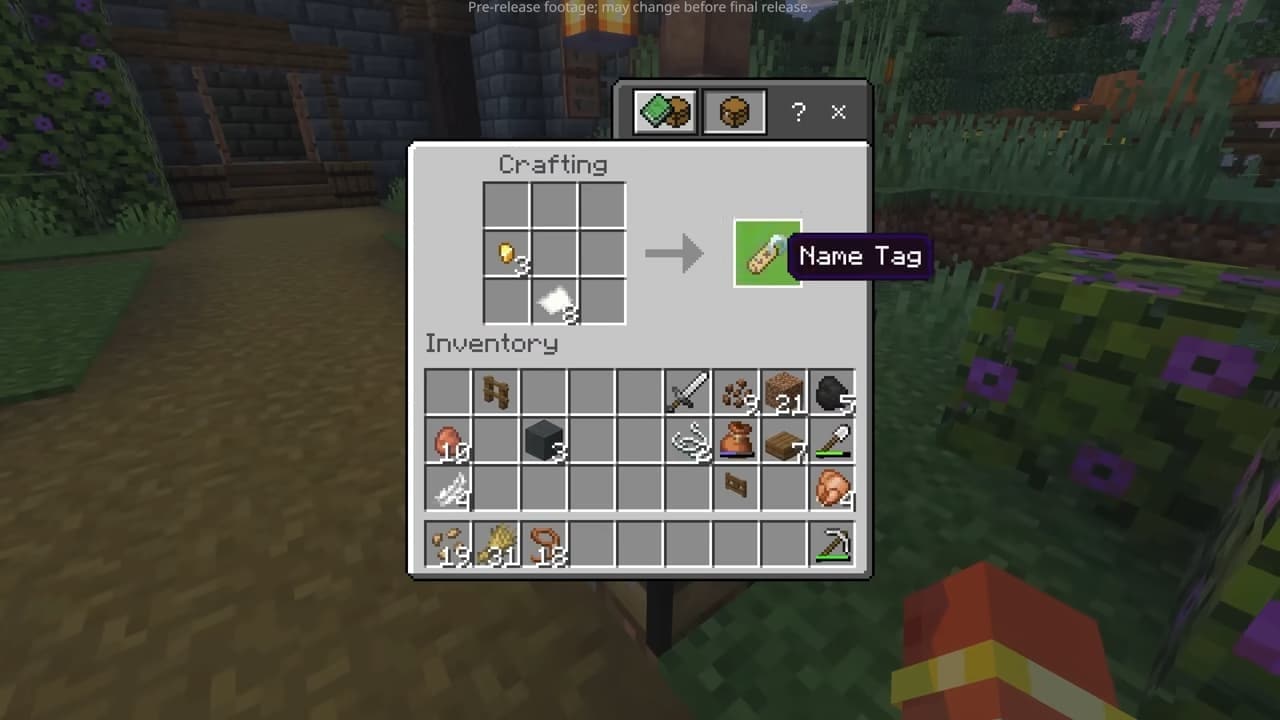This screenshot has width=1280, height=720.
Task: Grab the 7 wooden slabs
Action: 784,440
